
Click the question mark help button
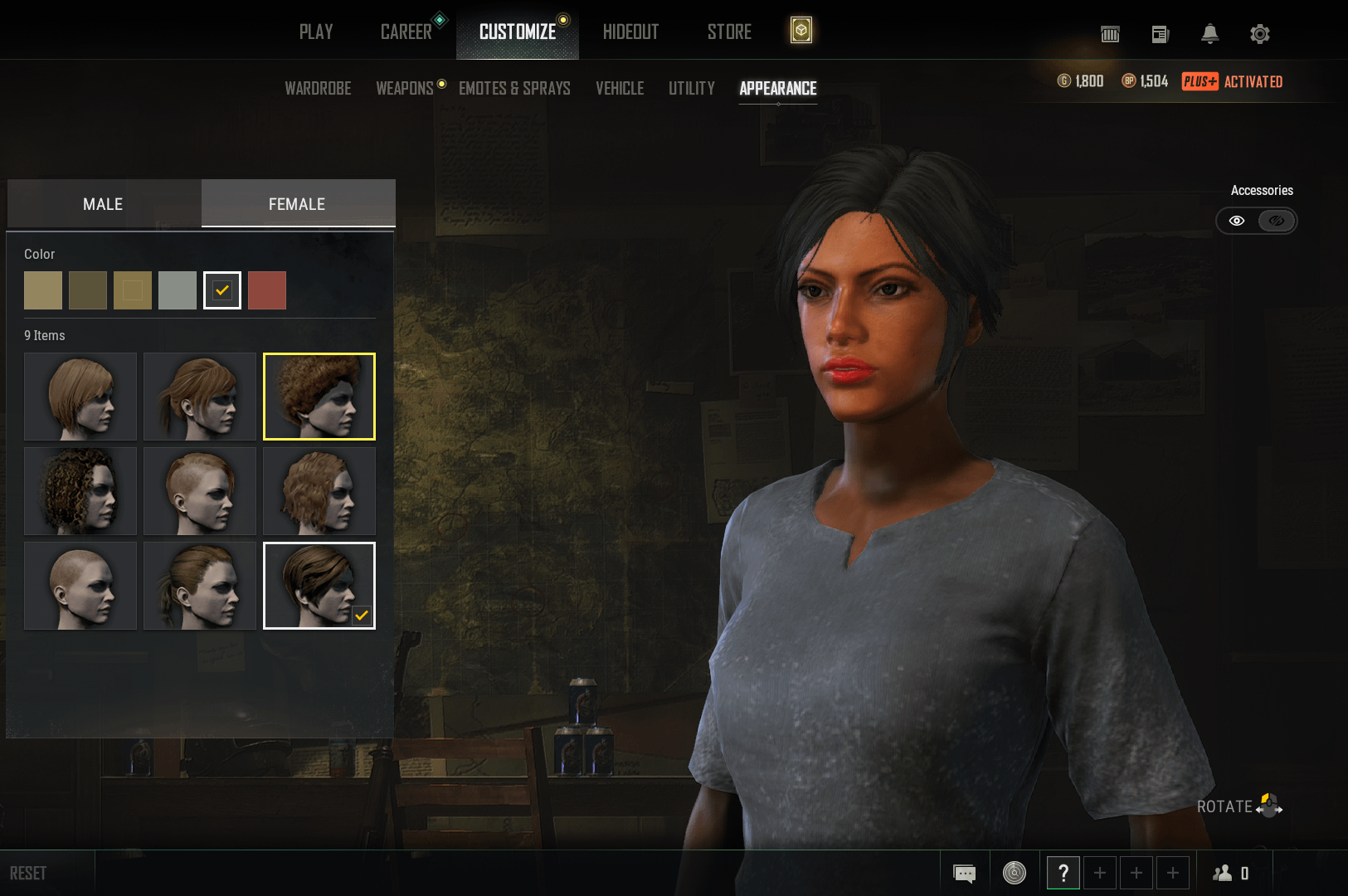click(1063, 873)
